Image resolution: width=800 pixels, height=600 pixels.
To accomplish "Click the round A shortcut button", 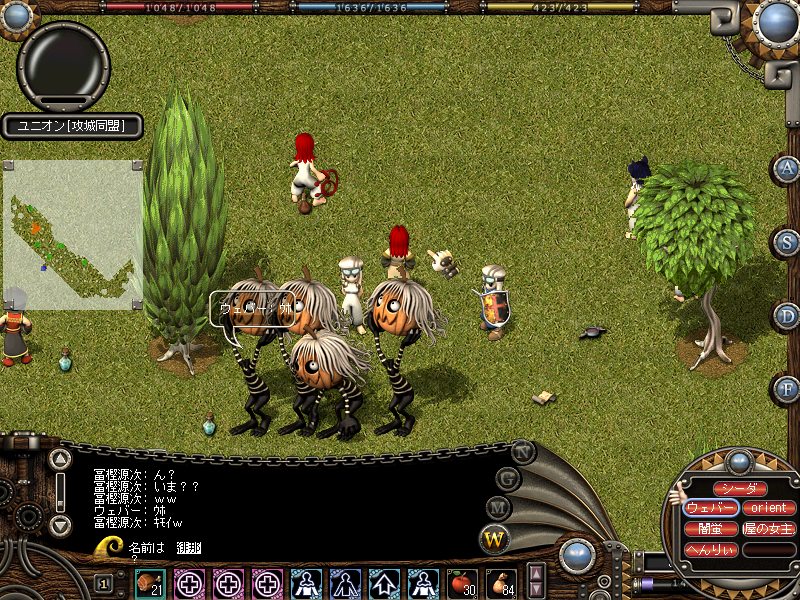I will coord(787,168).
